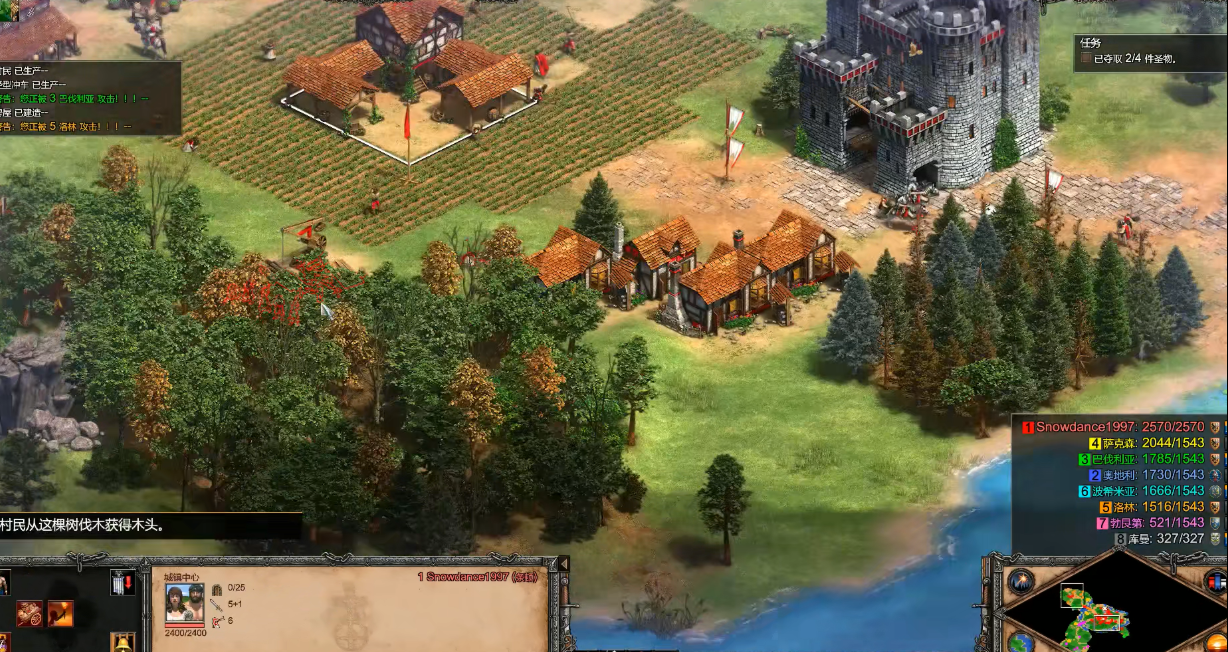1228x652 pixels.
Task: Click the sunset-colored minimap button
Action: click(1216, 641)
